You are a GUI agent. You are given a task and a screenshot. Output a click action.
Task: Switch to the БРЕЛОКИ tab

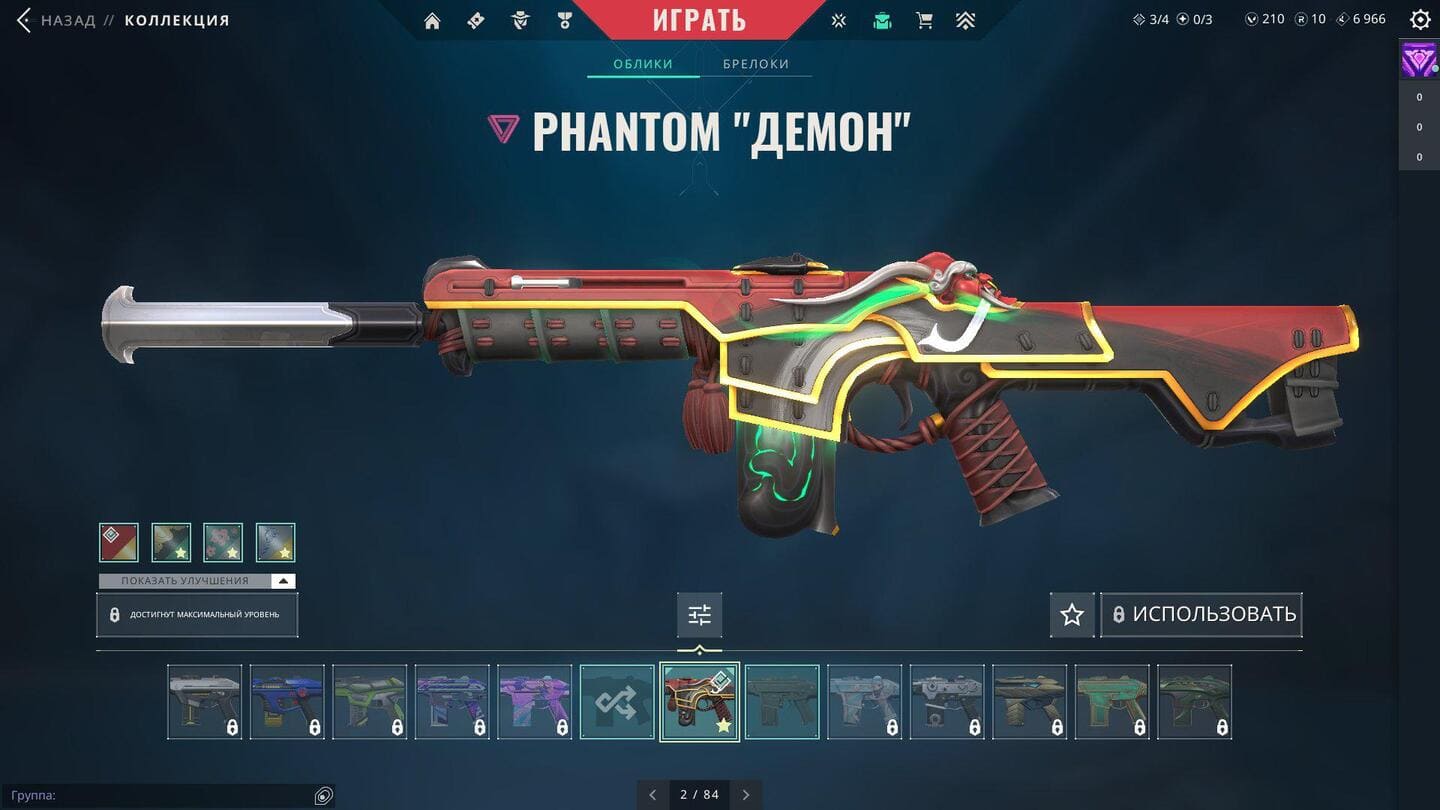tap(756, 64)
